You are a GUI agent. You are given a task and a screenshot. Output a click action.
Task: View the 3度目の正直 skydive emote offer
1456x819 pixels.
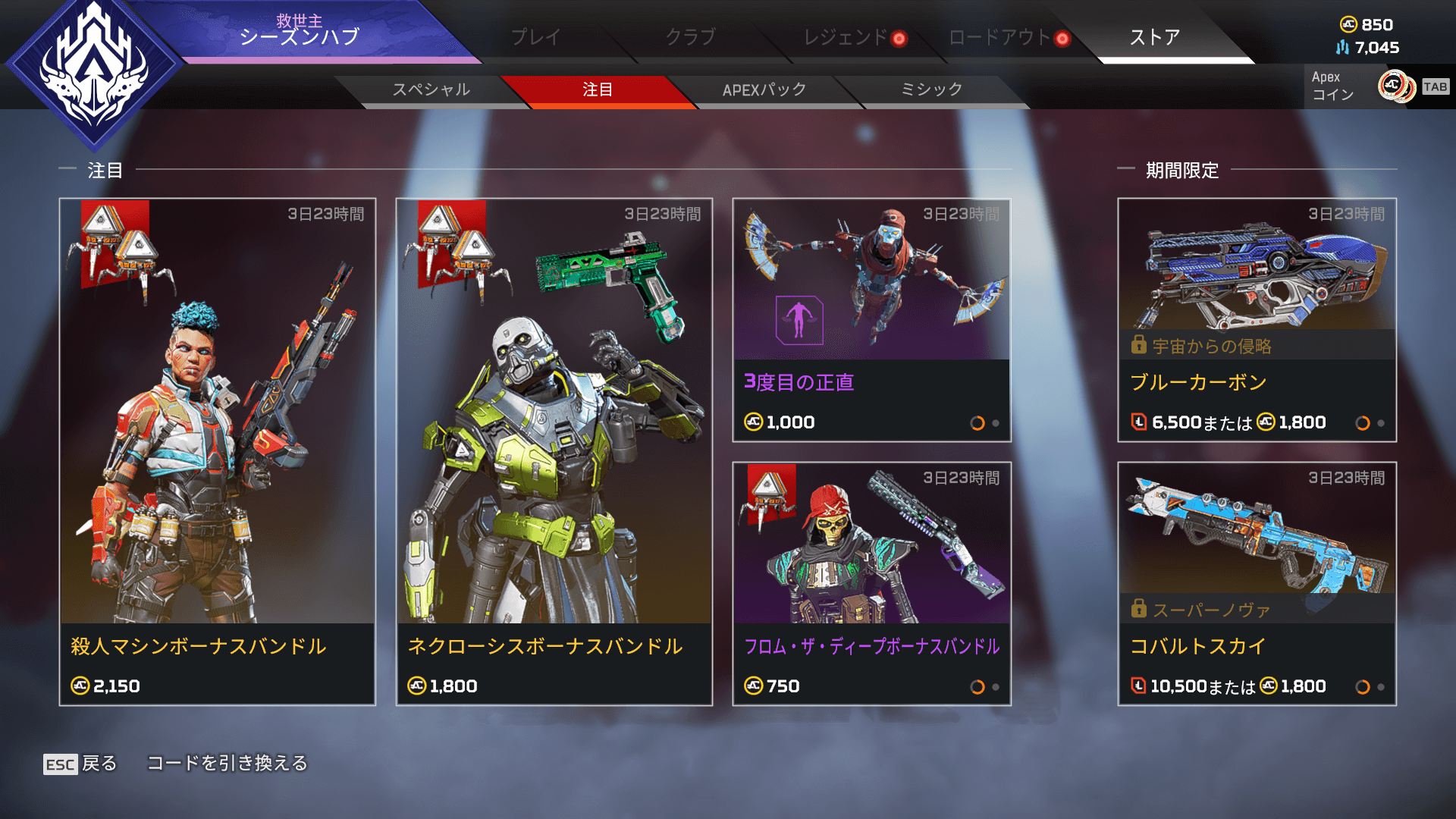pos(871,320)
